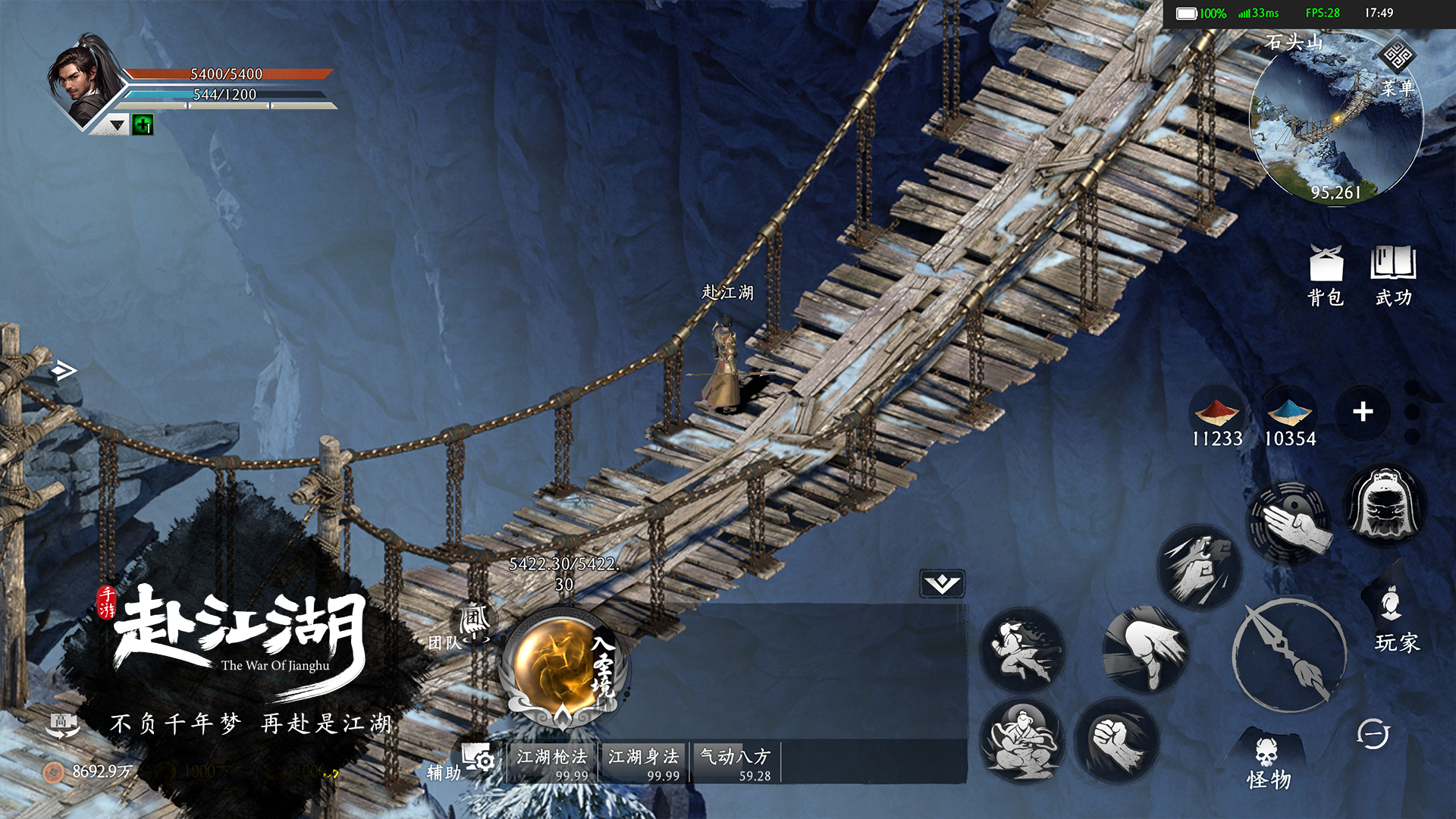Activate the yin-yang palm skill
The width and height of the screenshot is (1456, 819).
(1290, 522)
